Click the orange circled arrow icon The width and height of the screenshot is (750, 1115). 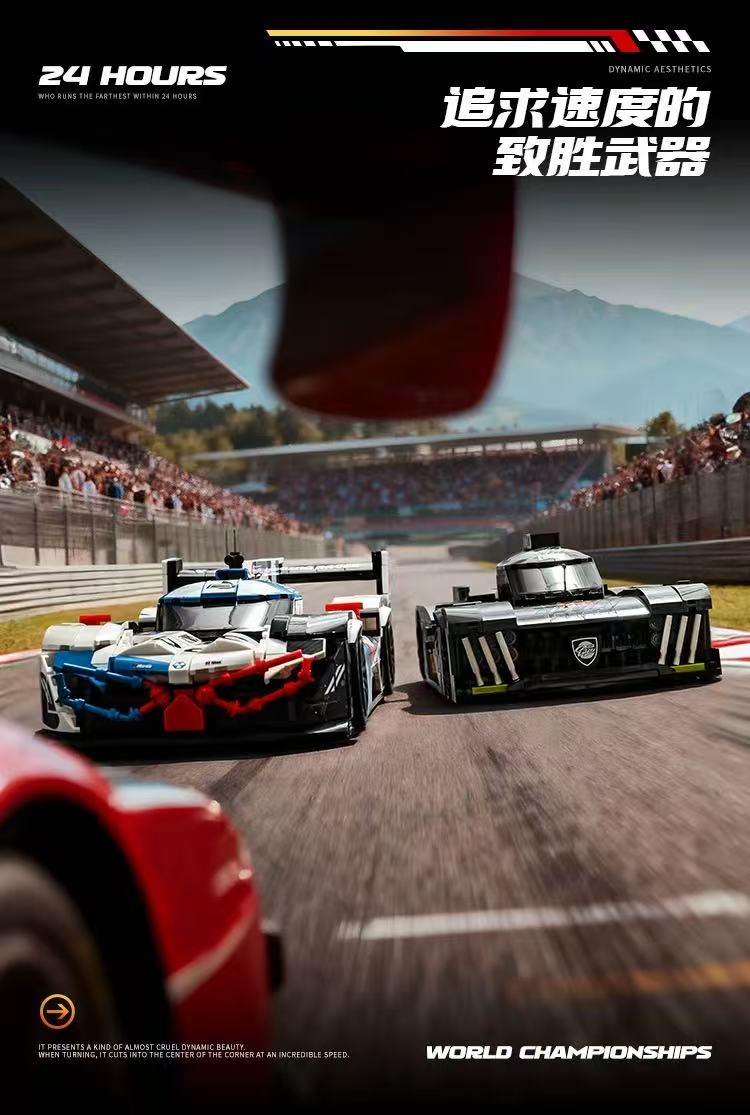pyautogui.click(x=57, y=1011)
